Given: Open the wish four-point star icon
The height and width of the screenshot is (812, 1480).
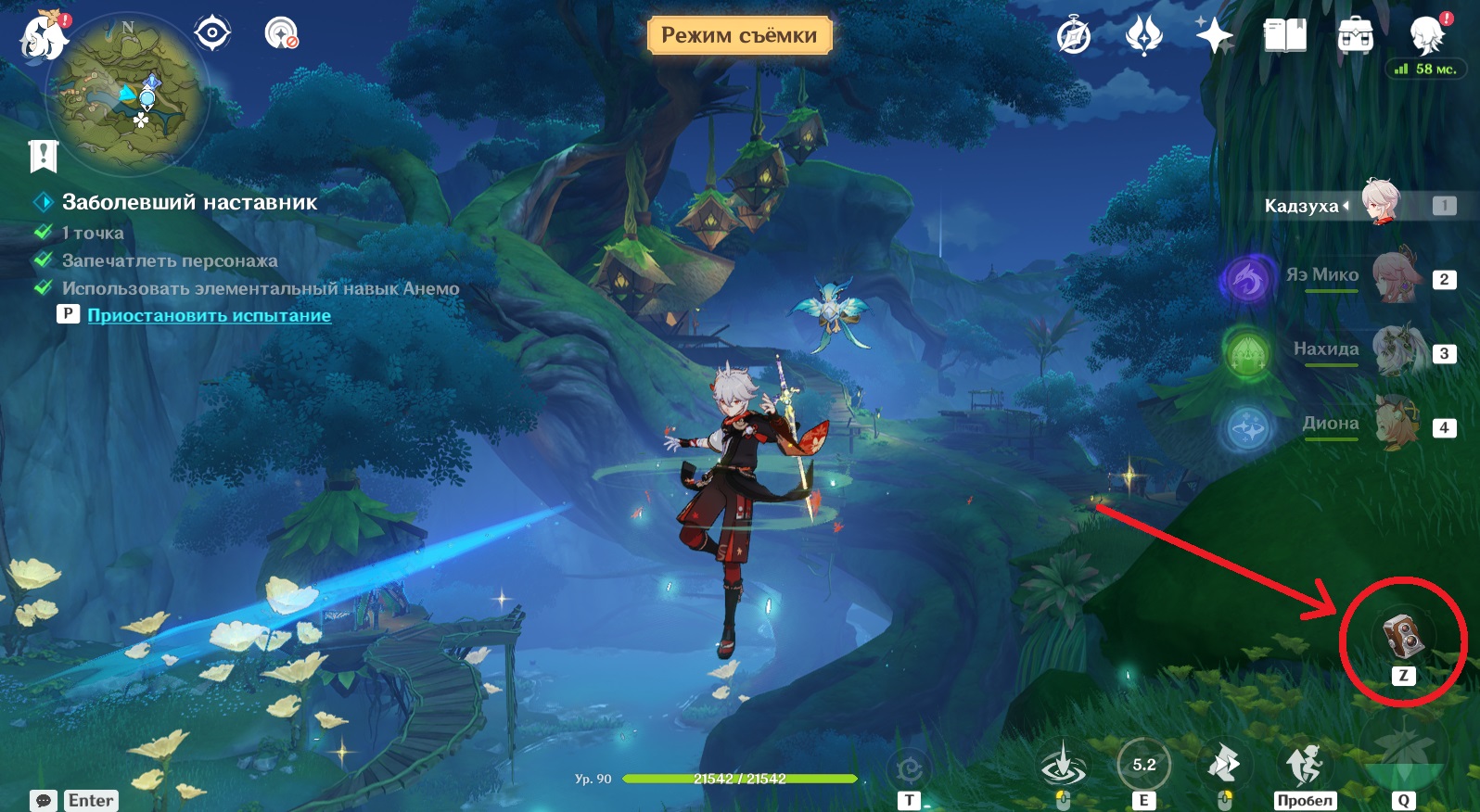Looking at the screenshot, I should (1213, 36).
